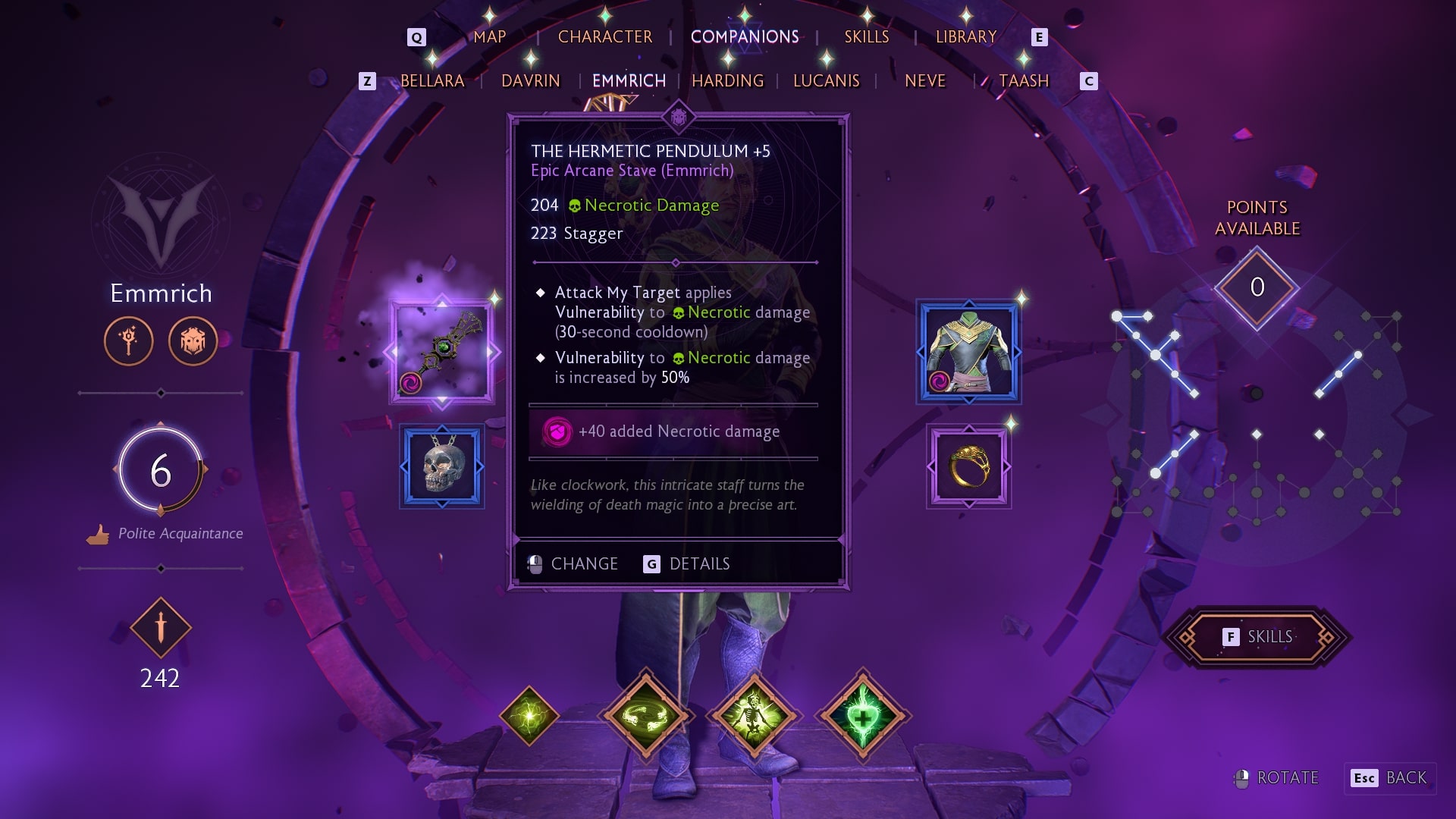1456x819 pixels.
Task: Select the Hermetic Pendulum staff slot
Action: pos(442,352)
